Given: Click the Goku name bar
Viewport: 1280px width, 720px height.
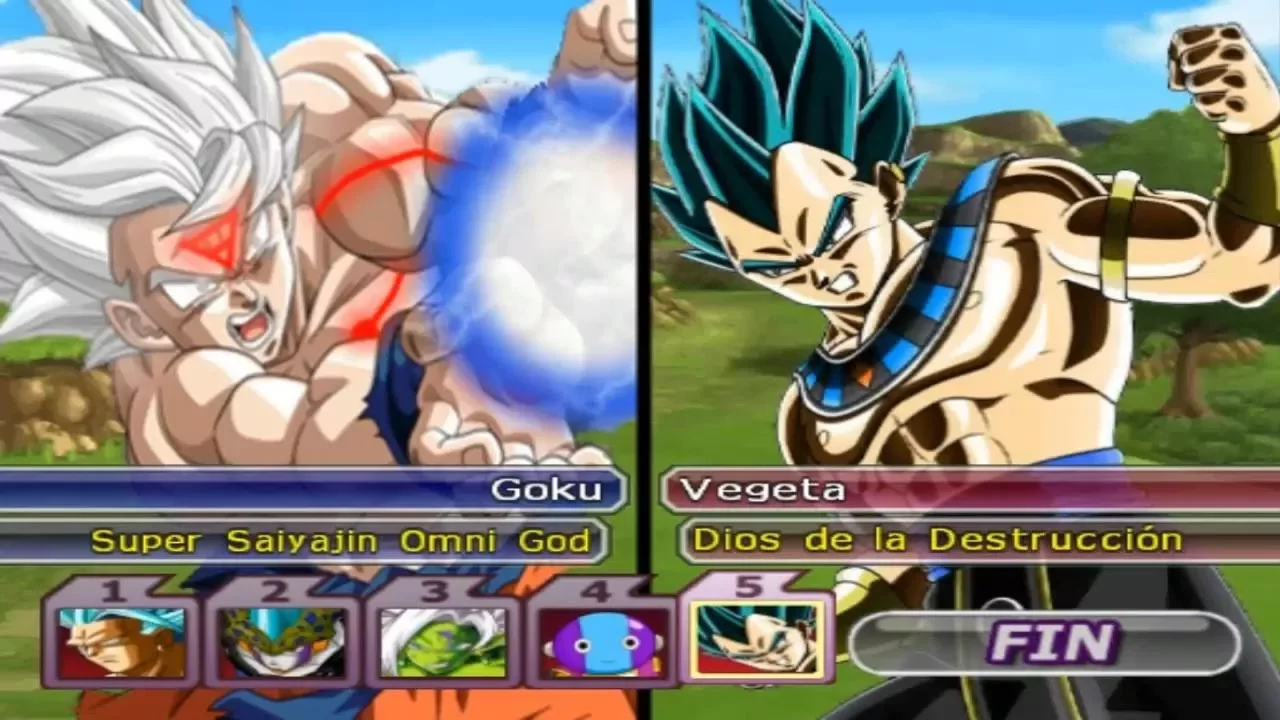Looking at the screenshot, I should (x=400, y=490).
